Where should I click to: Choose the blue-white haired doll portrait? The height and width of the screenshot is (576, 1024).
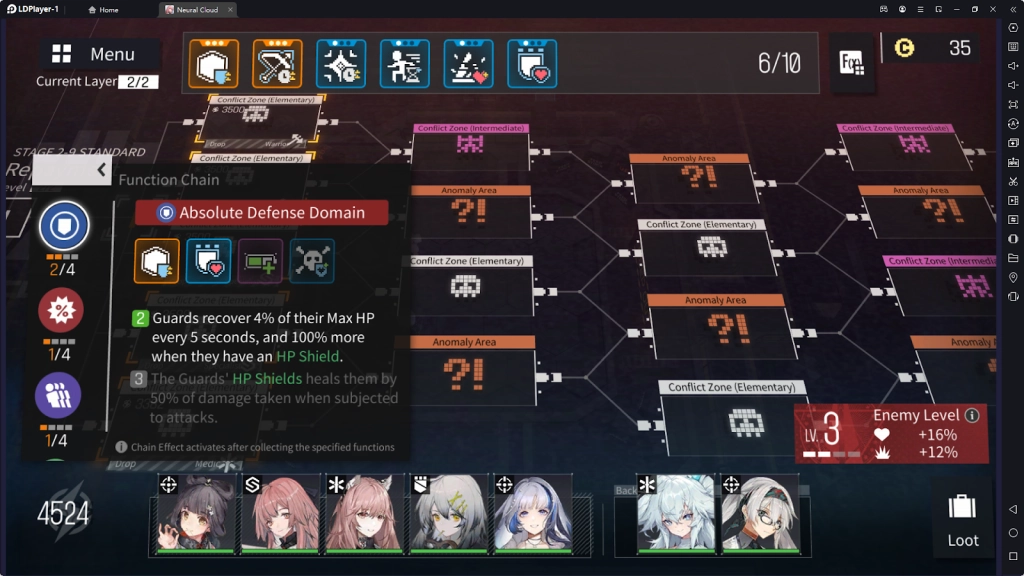pos(532,513)
